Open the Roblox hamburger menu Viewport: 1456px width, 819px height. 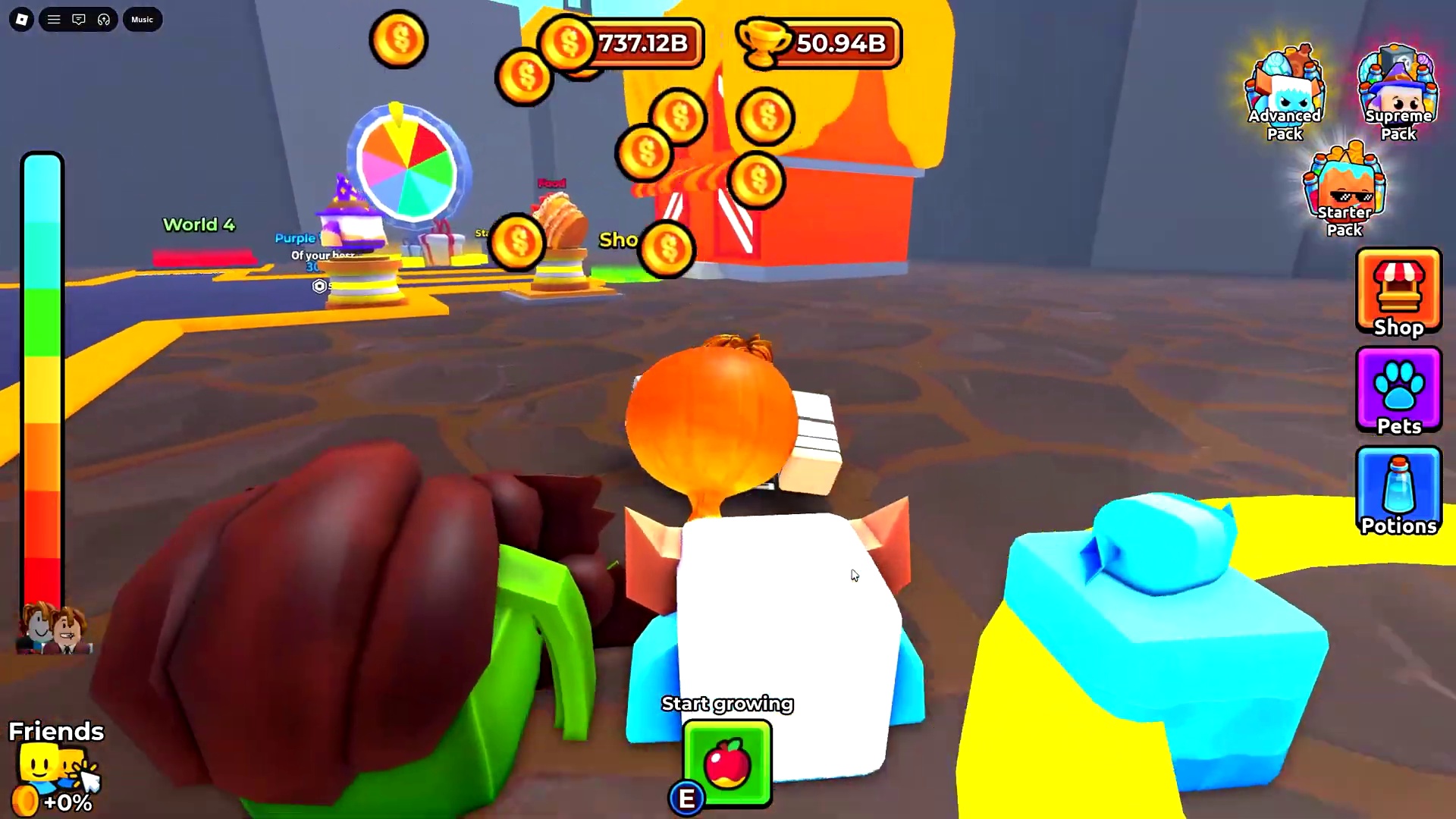(54, 19)
